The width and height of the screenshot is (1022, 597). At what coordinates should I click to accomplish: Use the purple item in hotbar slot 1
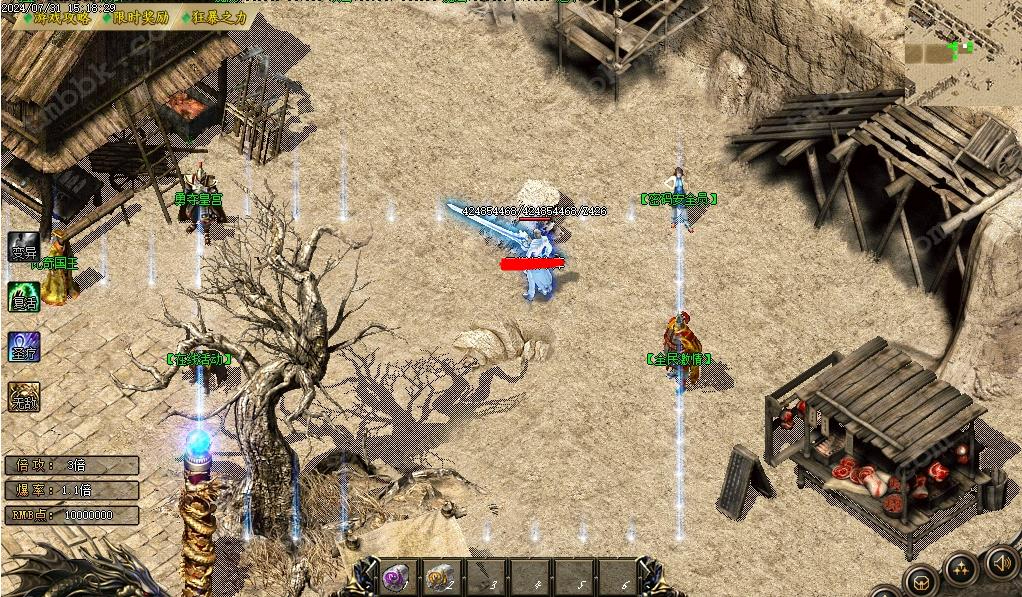click(x=395, y=577)
